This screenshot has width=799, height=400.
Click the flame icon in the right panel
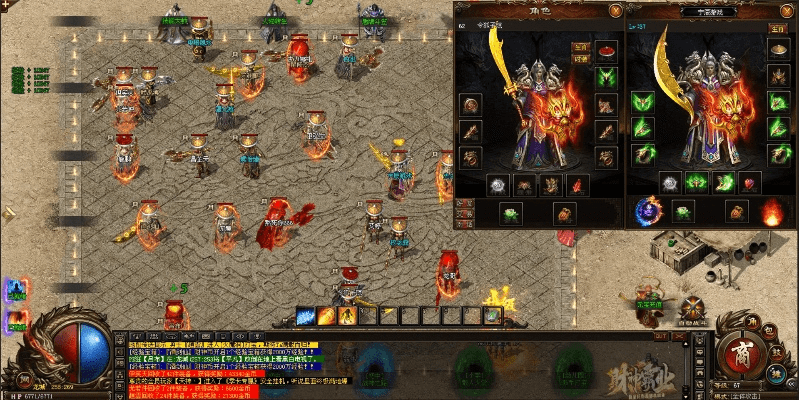click(x=771, y=212)
